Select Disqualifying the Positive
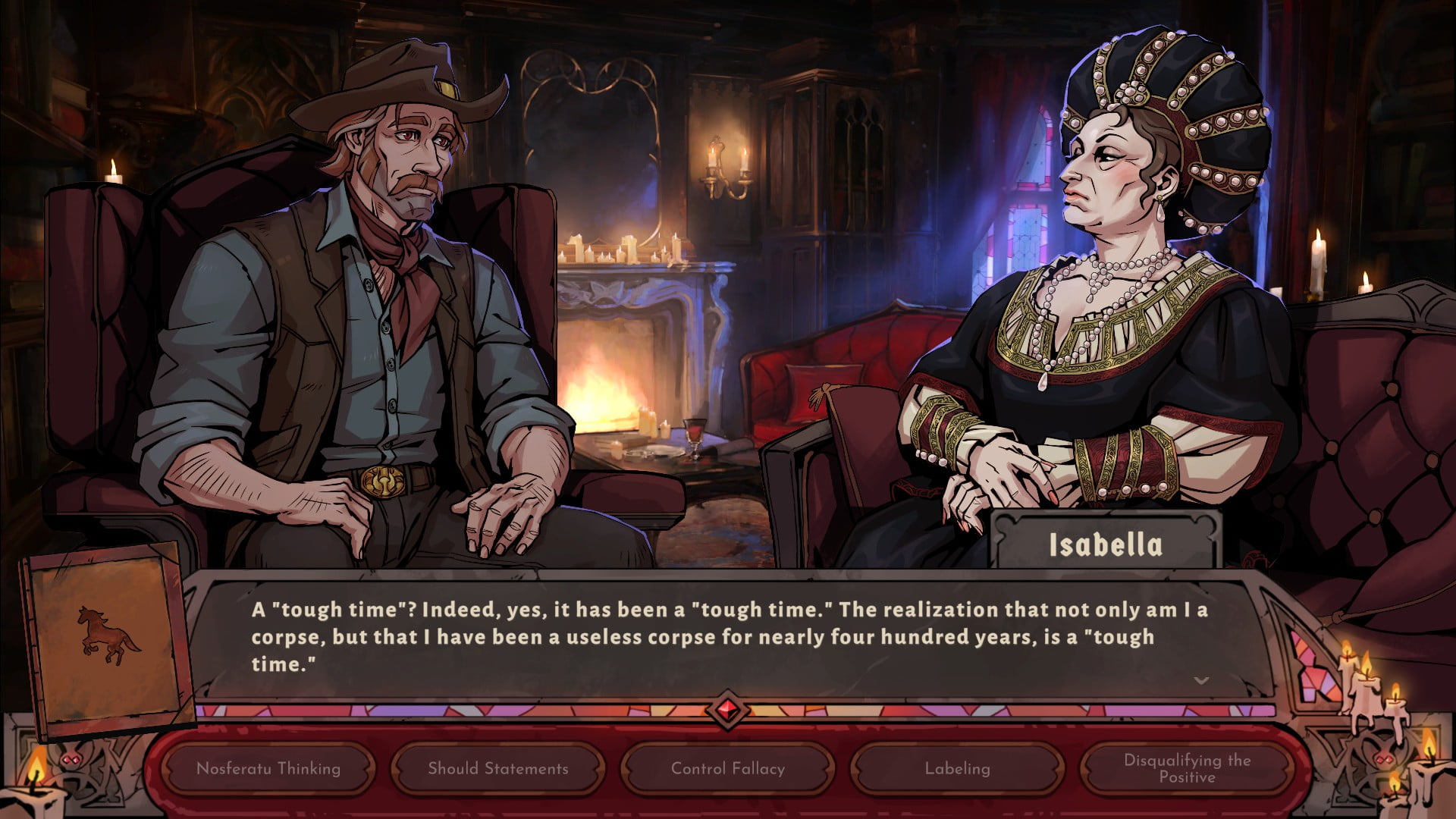Viewport: 1456px width, 819px height. pos(1187,768)
